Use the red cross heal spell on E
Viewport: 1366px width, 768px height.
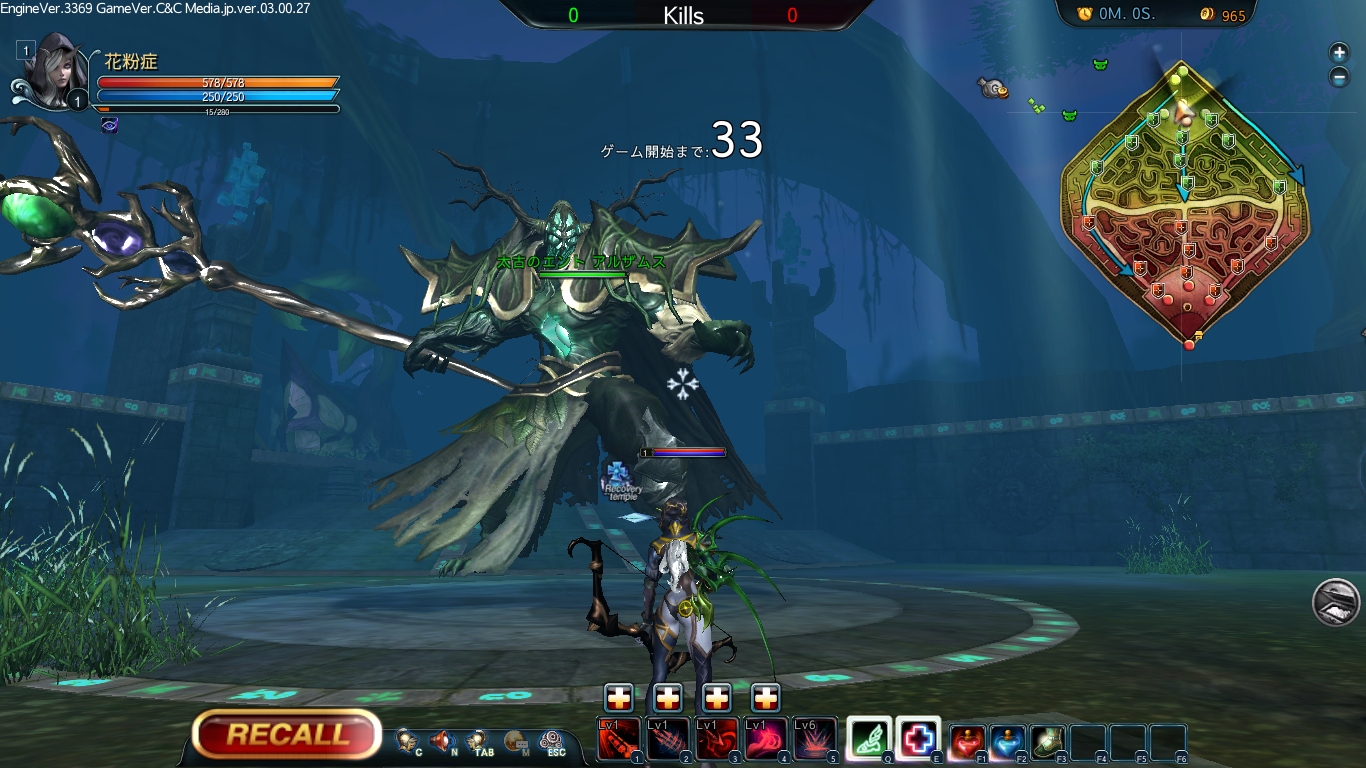click(918, 739)
